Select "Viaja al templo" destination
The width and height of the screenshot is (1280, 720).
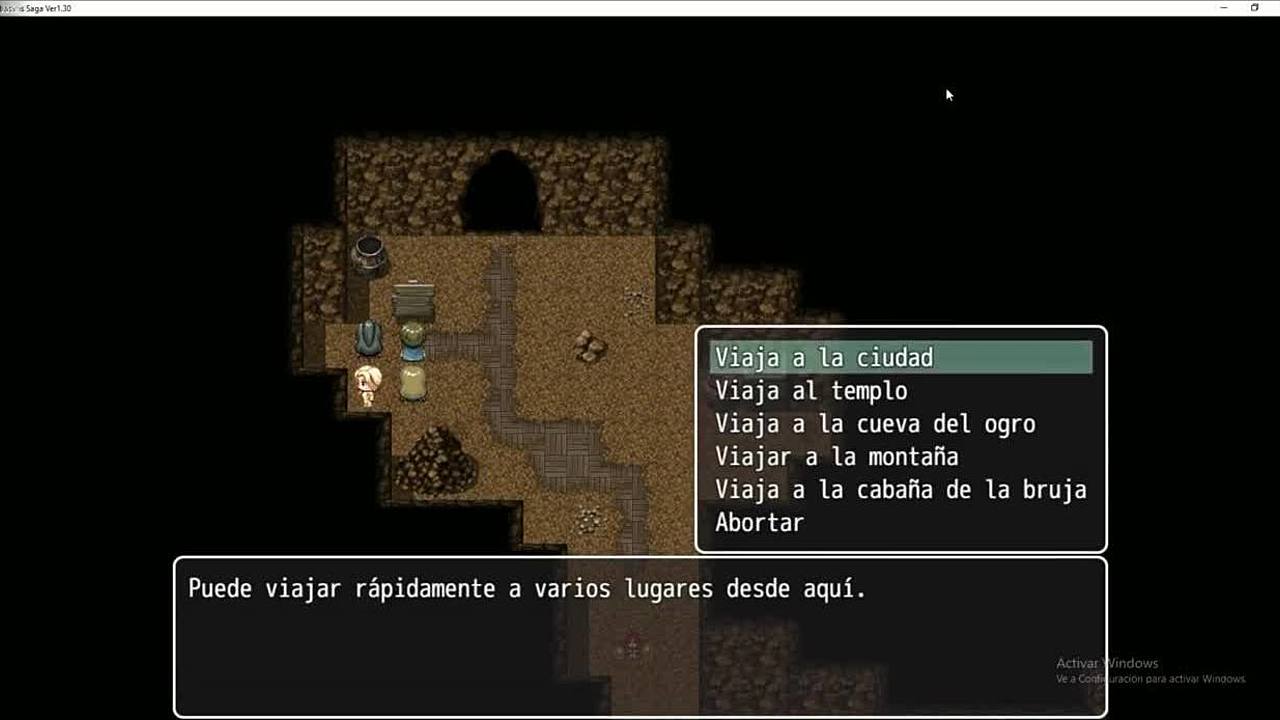tap(811, 391)
